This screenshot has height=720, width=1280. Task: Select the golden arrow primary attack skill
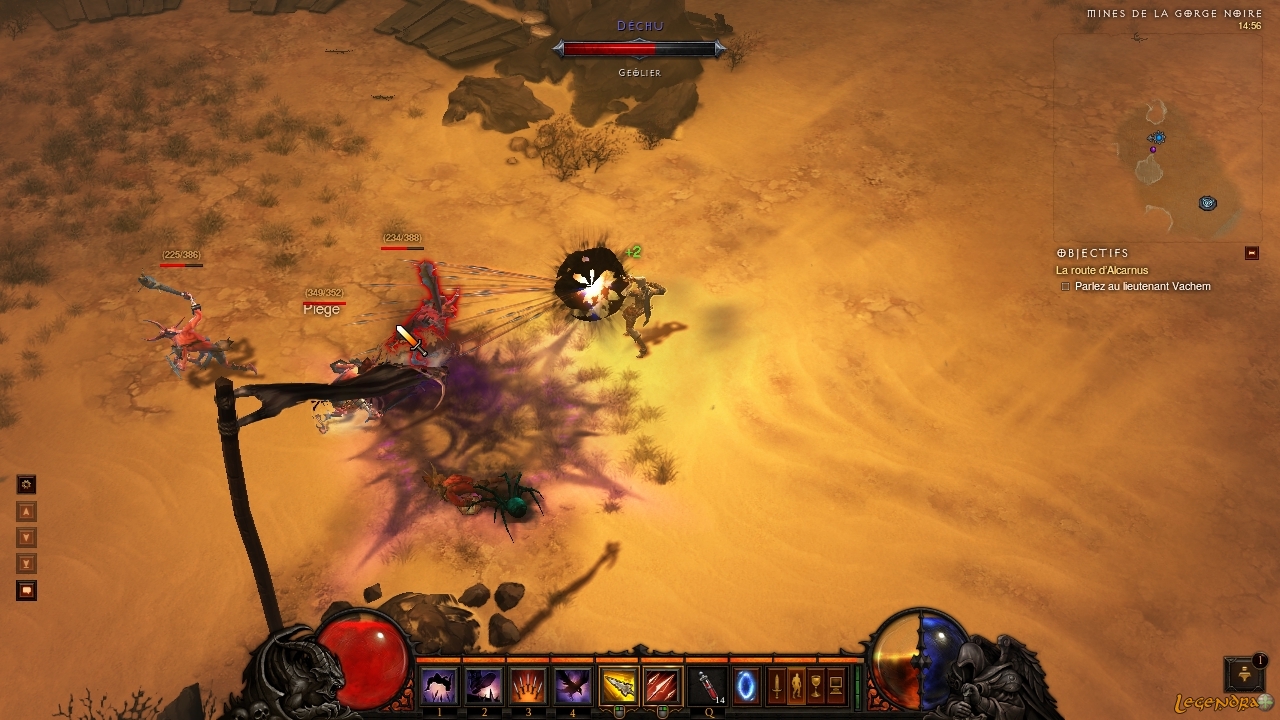tap(619, 686)
